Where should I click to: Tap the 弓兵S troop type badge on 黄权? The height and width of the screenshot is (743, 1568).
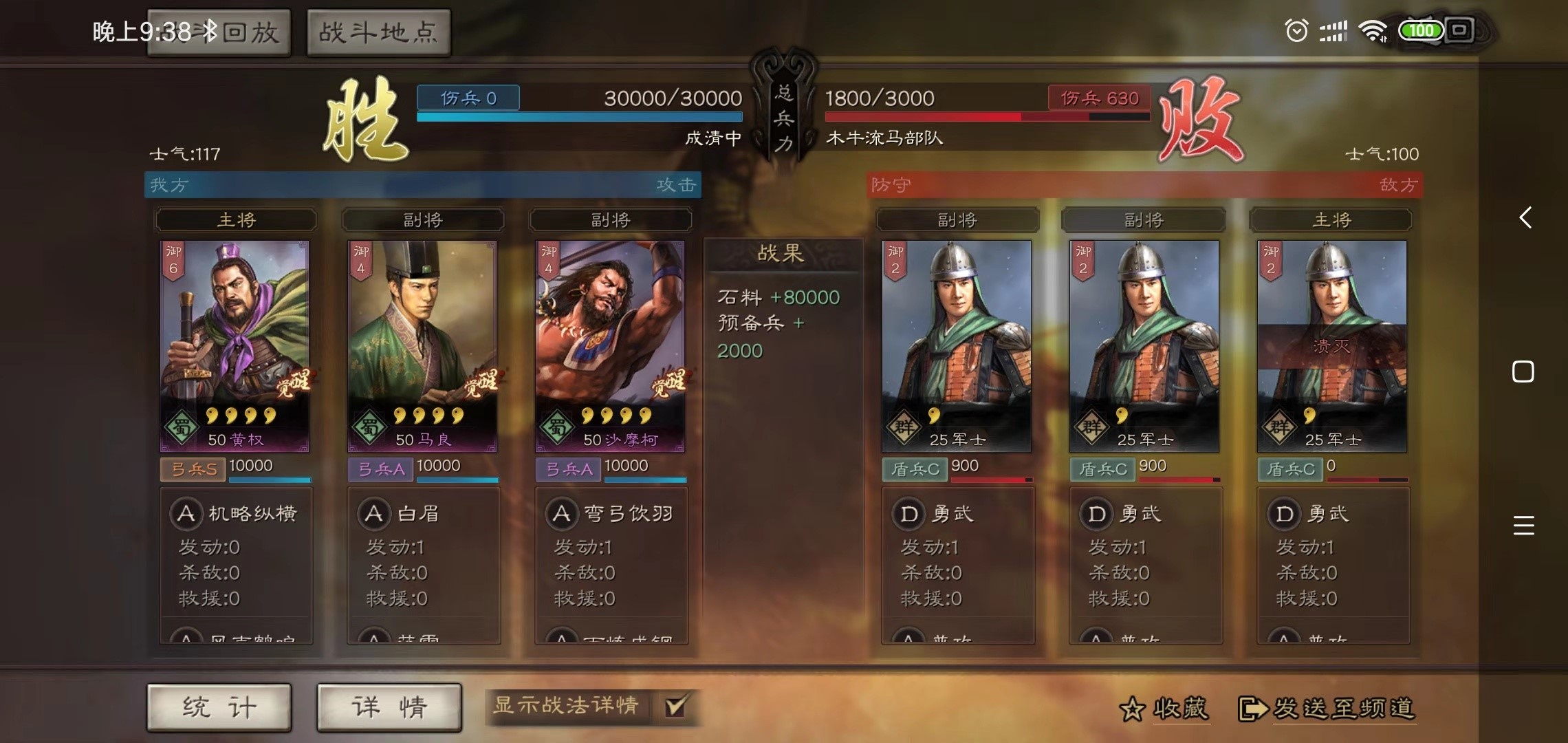click(193, 469)
